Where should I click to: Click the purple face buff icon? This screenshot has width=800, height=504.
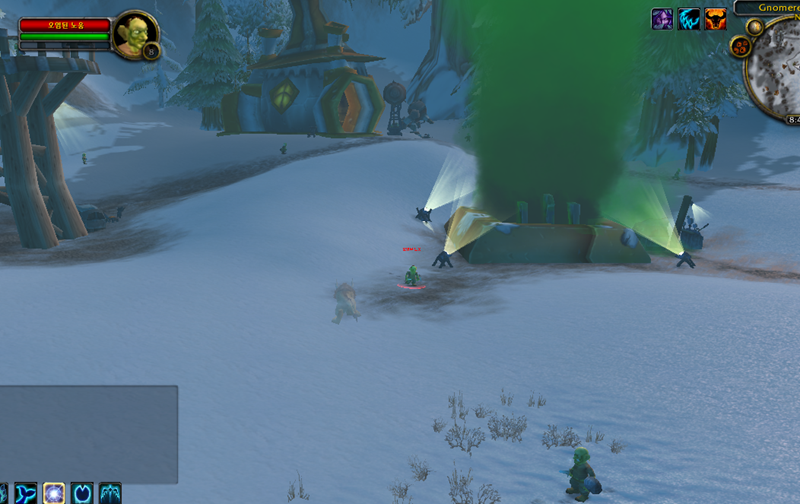(x=662, y=19)
